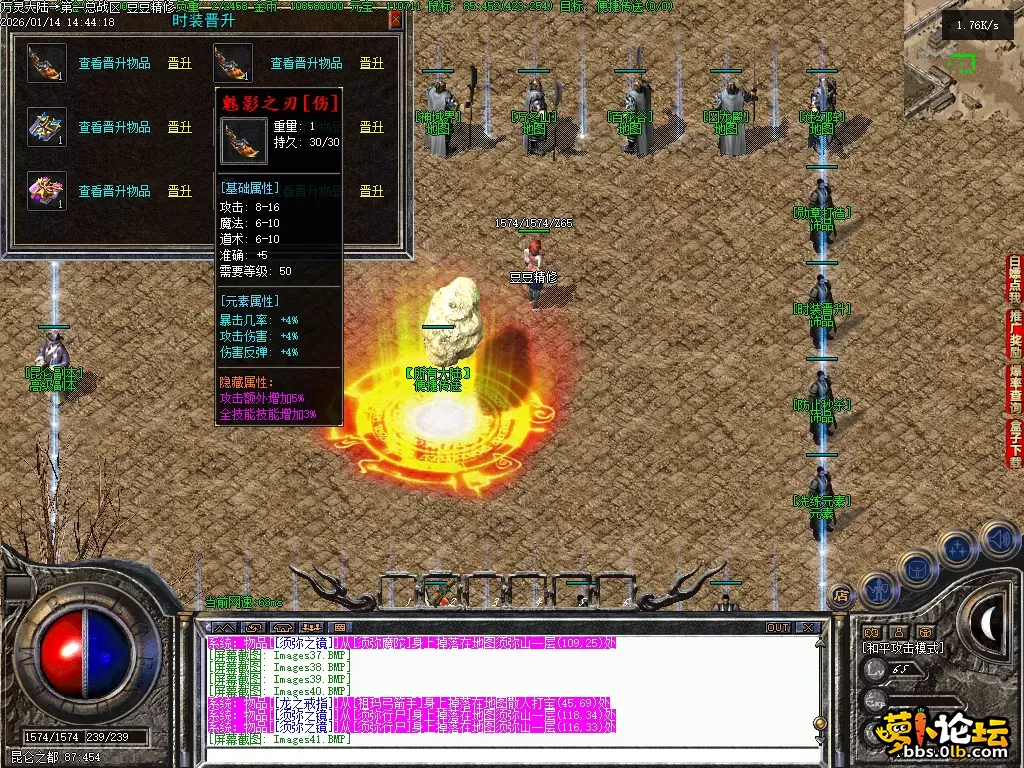Select the purple-gold costume item slot
Viewport: 1024px width, 768px height.
[47, 191]
